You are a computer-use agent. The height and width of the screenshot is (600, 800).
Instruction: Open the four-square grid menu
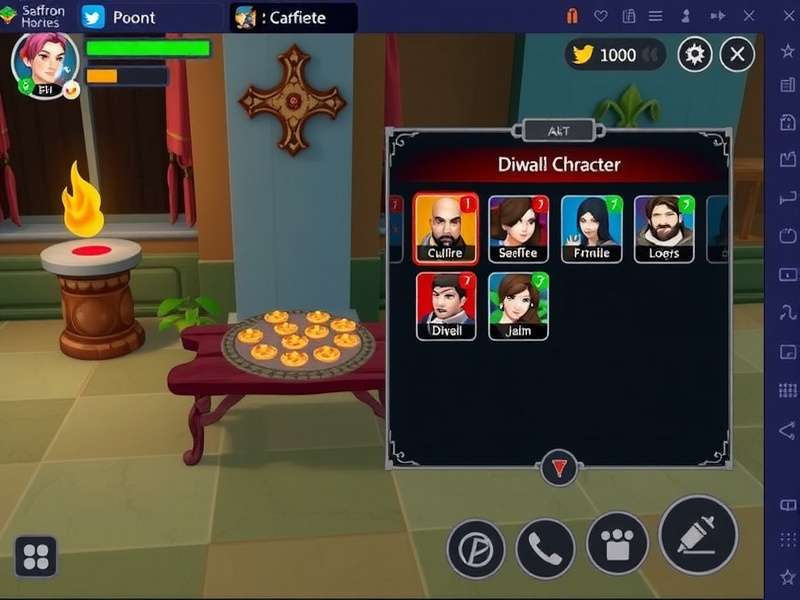[x=36, y=556]
